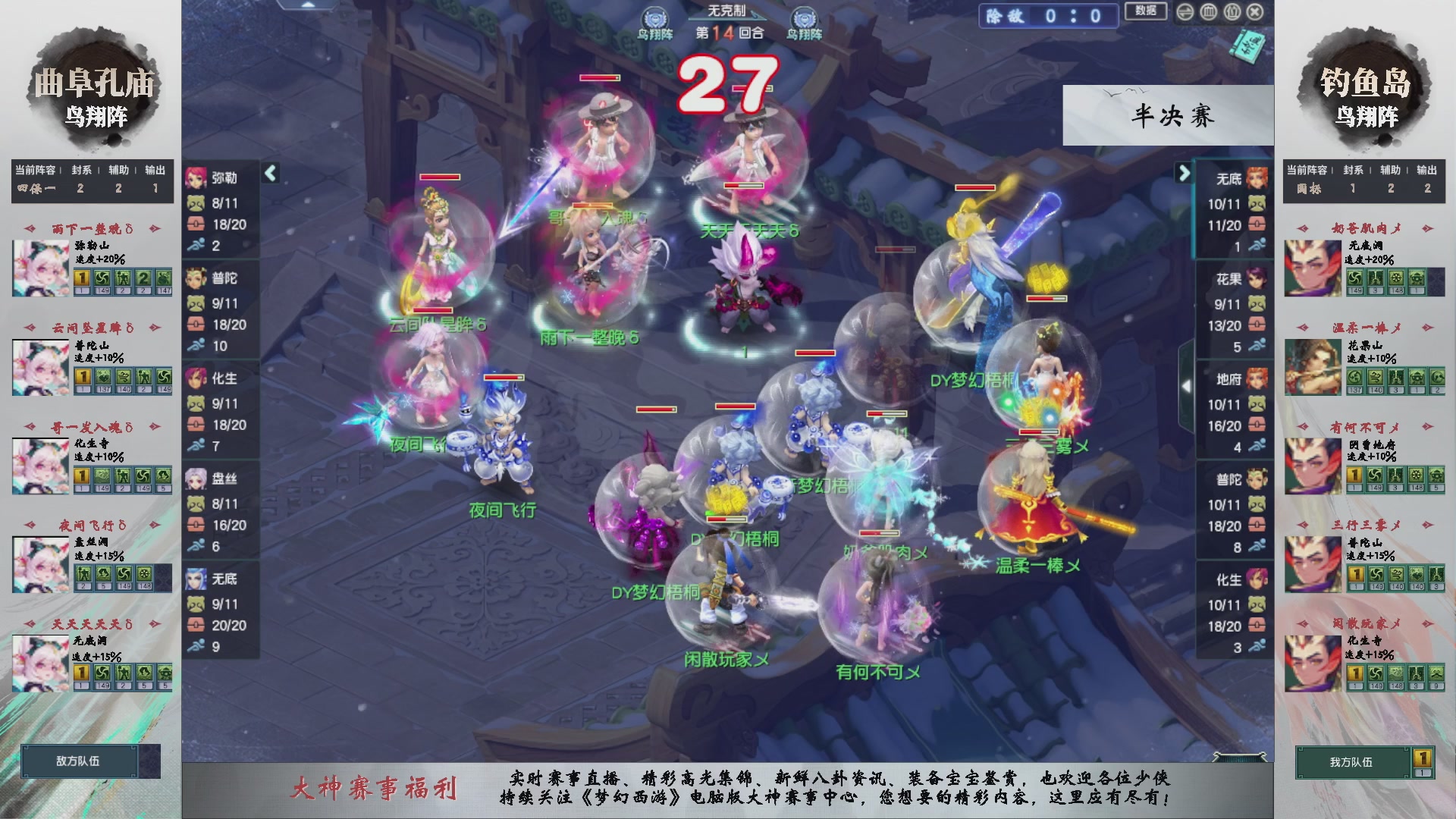Collapse the right team panel with its arrow
The height and width of the screenshot is (819, 1456).
click(1183, 173)
